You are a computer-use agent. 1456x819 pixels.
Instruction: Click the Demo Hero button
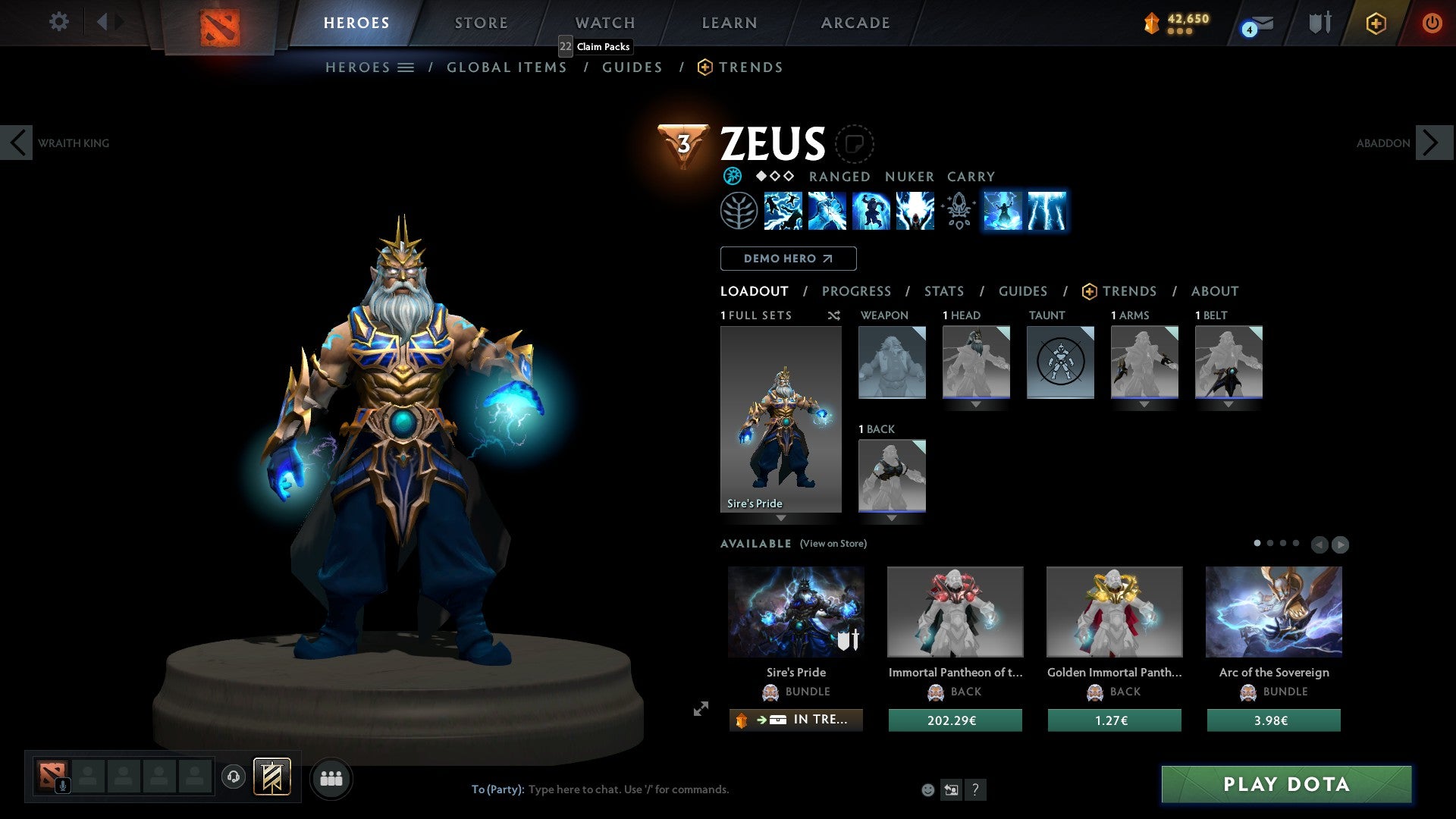tap(788, 259)
